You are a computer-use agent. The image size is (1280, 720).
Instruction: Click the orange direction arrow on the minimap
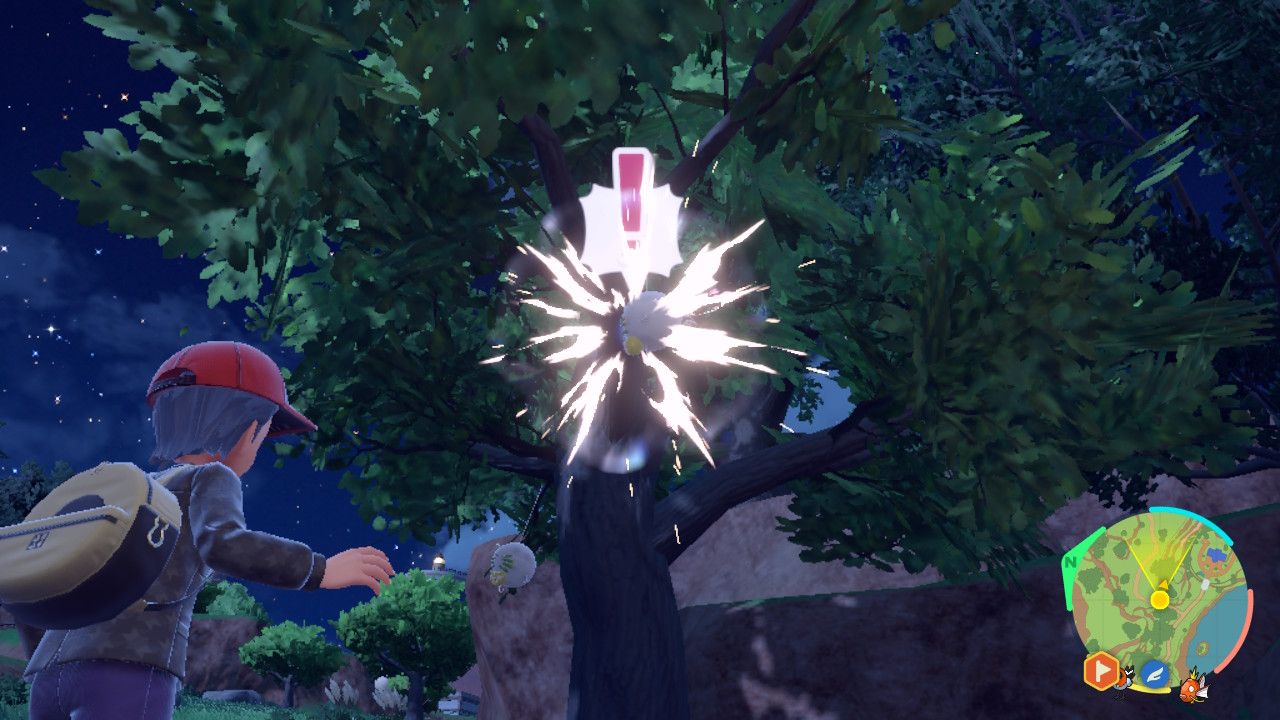1163,585
